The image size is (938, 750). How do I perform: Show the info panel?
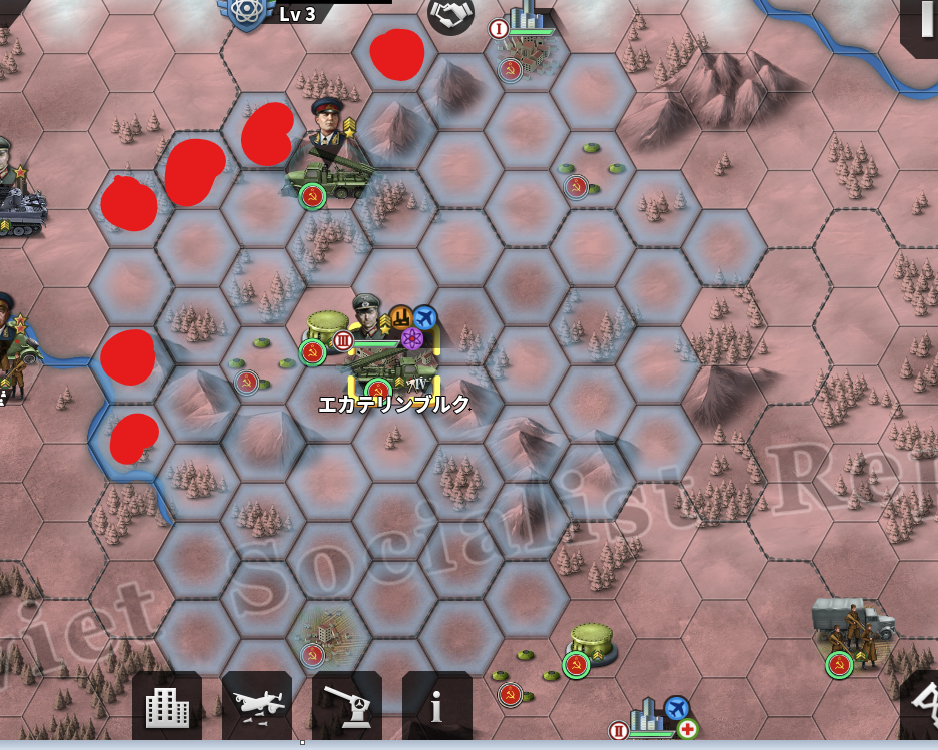pyautogui.click(x=437, y=707)
